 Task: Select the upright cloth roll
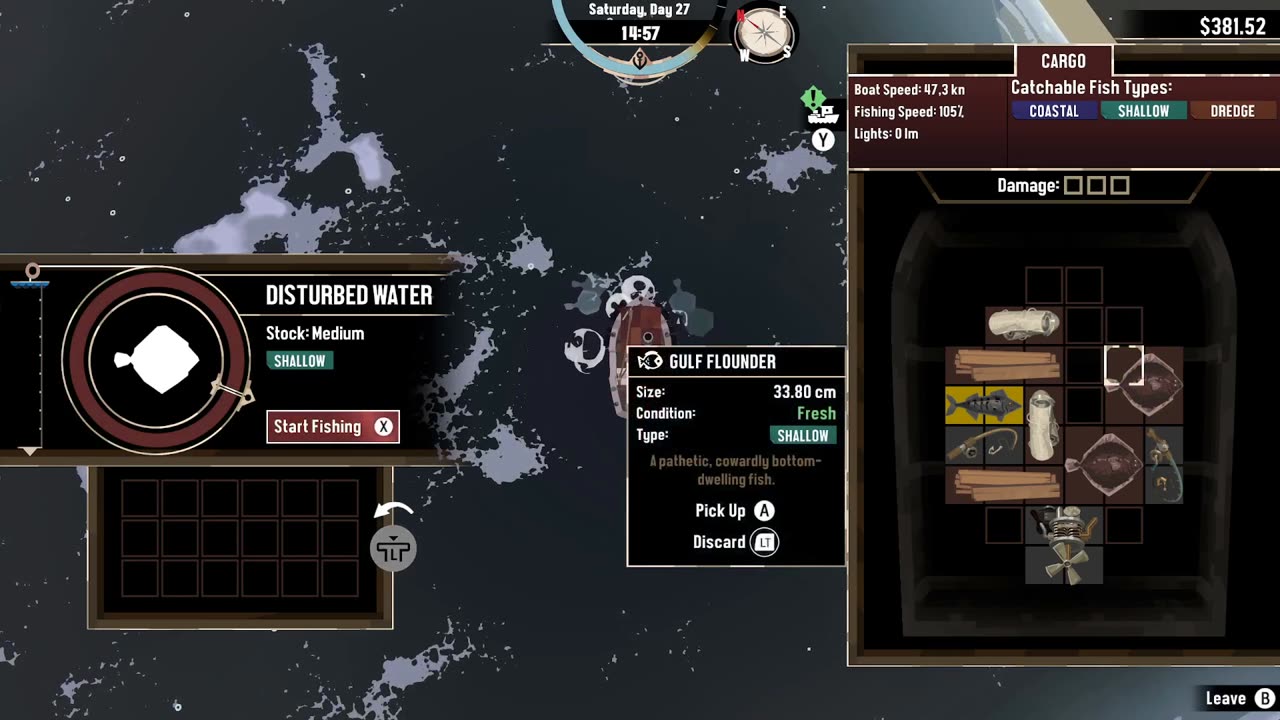1042,425
